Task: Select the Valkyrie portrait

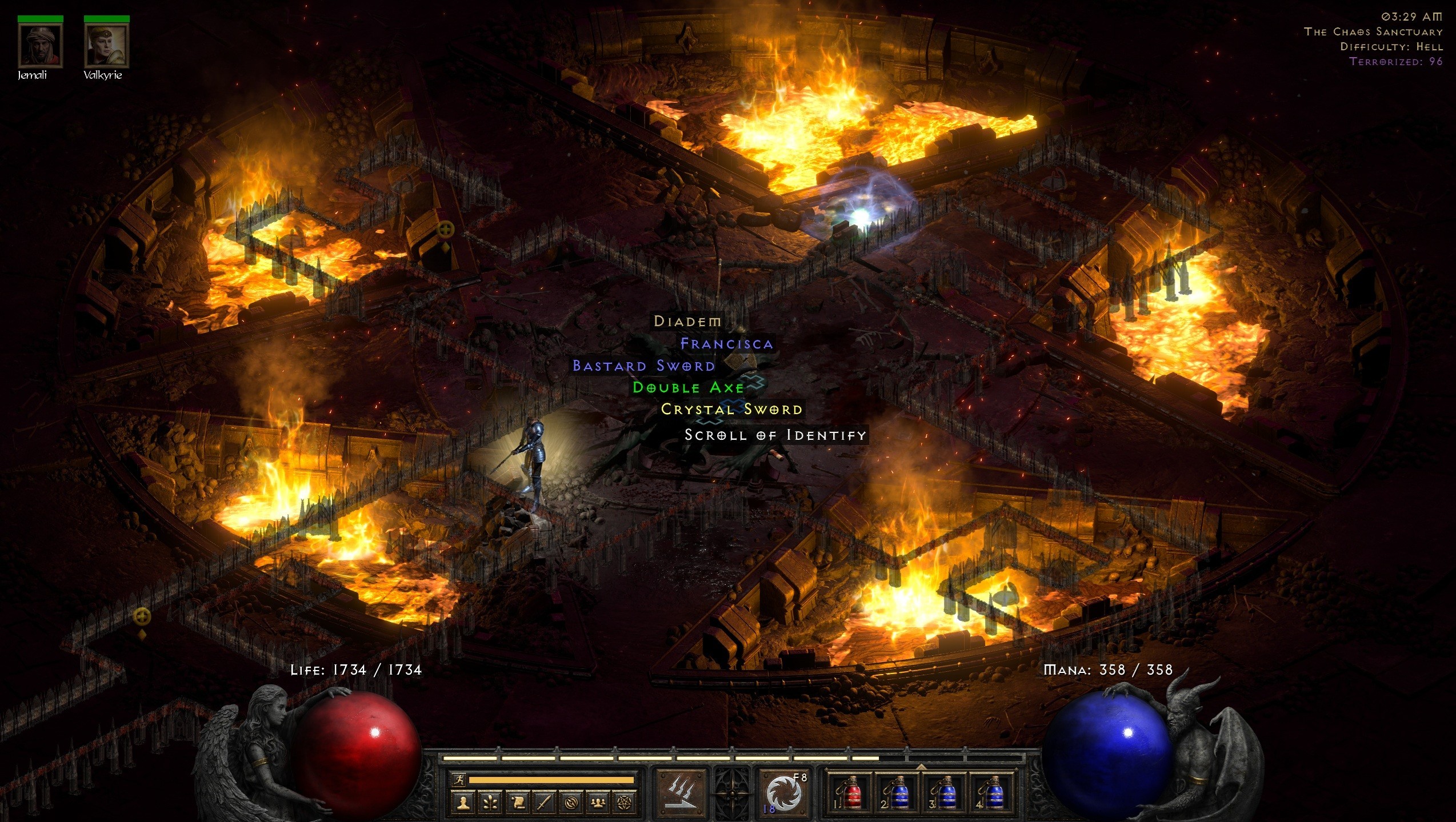Action: pos(106,46)
